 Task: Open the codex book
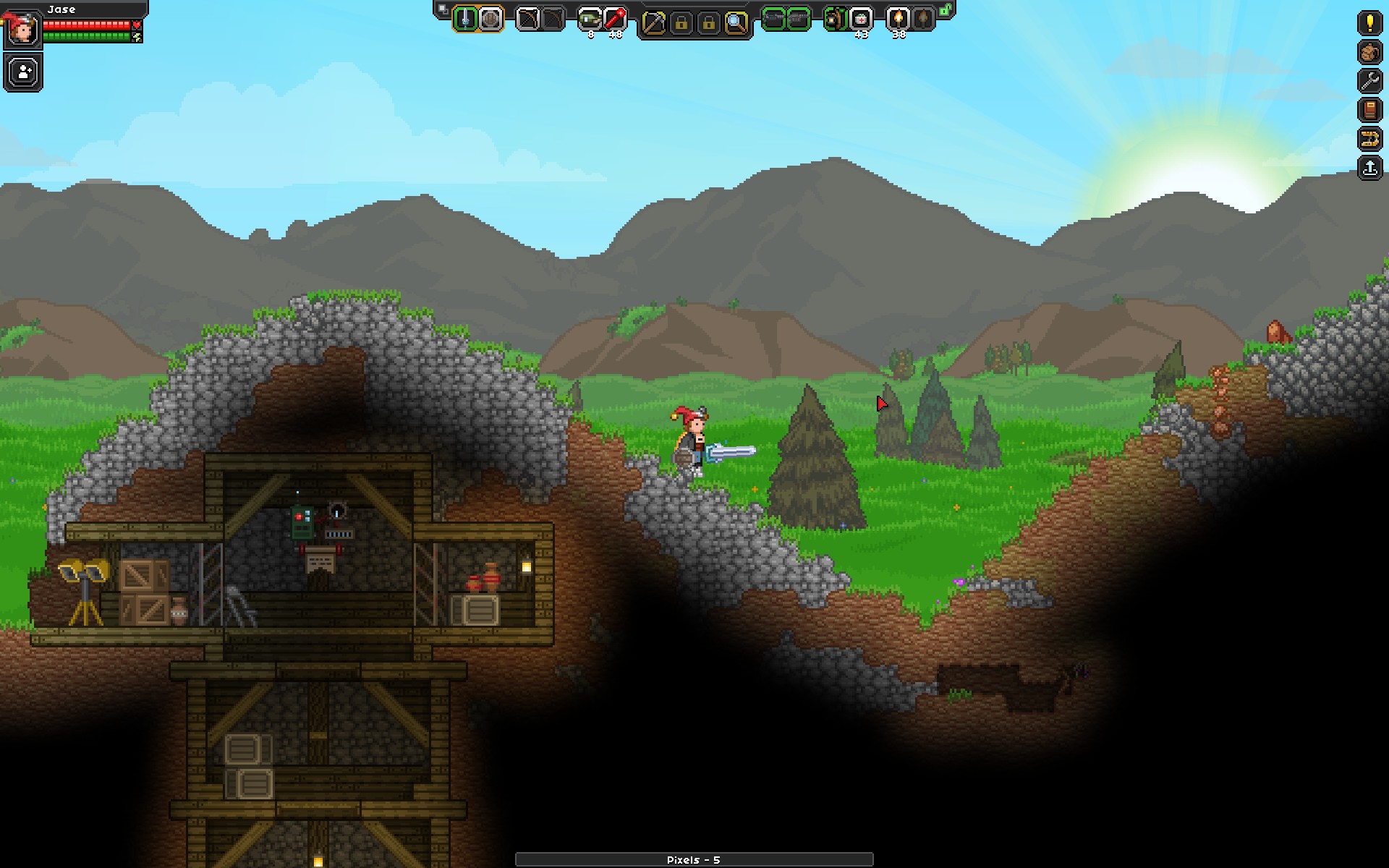[x=1369, y=110]
